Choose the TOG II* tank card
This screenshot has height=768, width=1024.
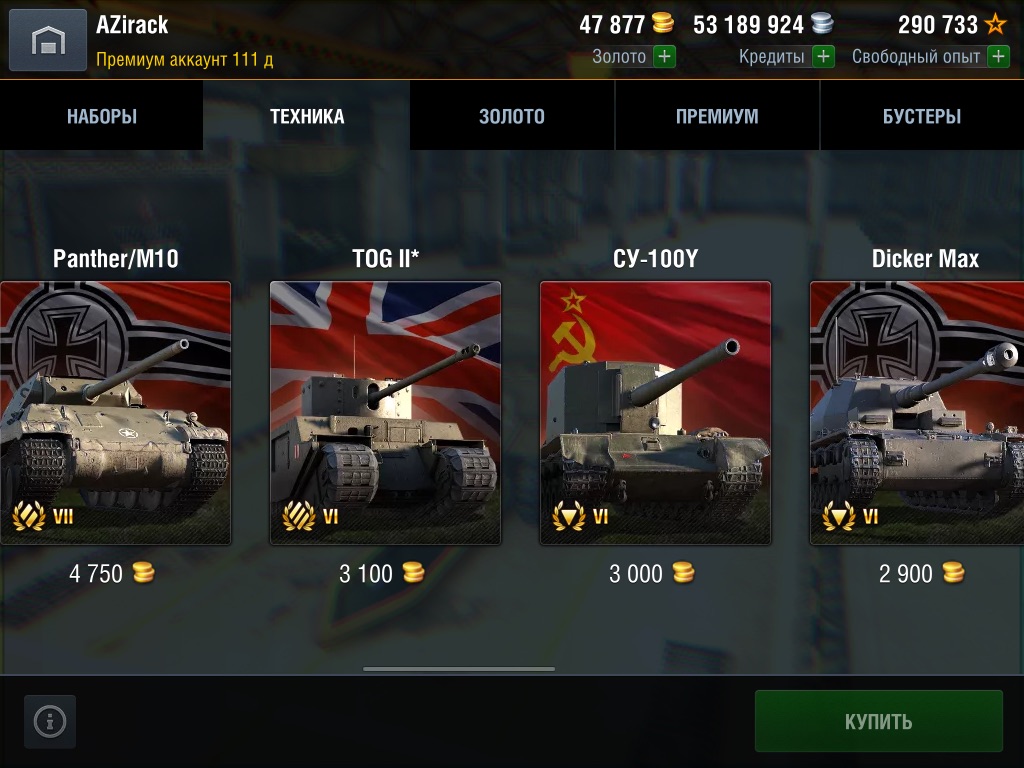[x=385, y=413]
